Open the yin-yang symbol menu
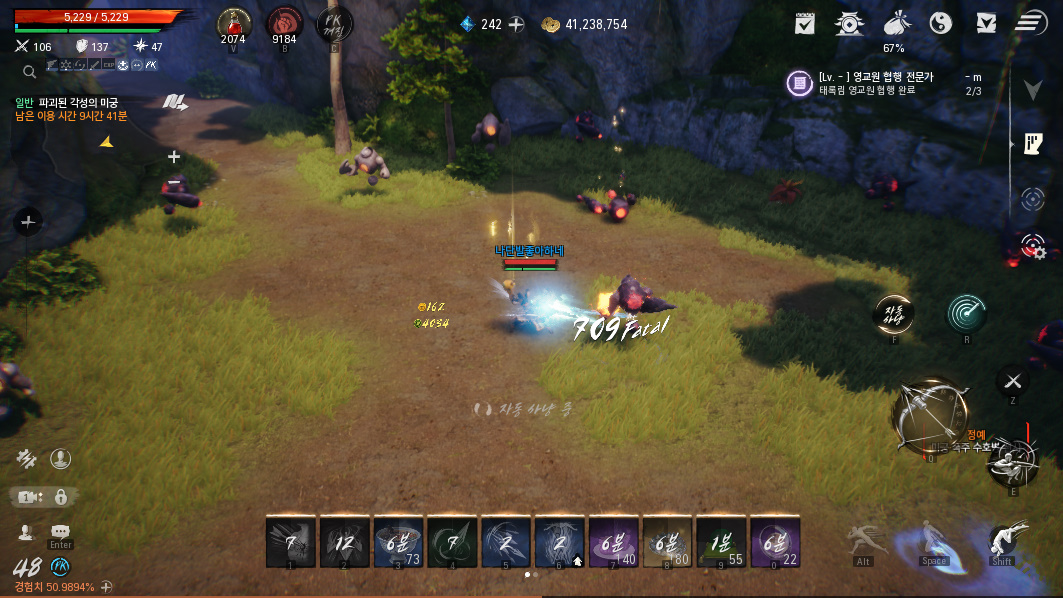The height and width of the screenshot is (598, 1063). tap(941, 23)
